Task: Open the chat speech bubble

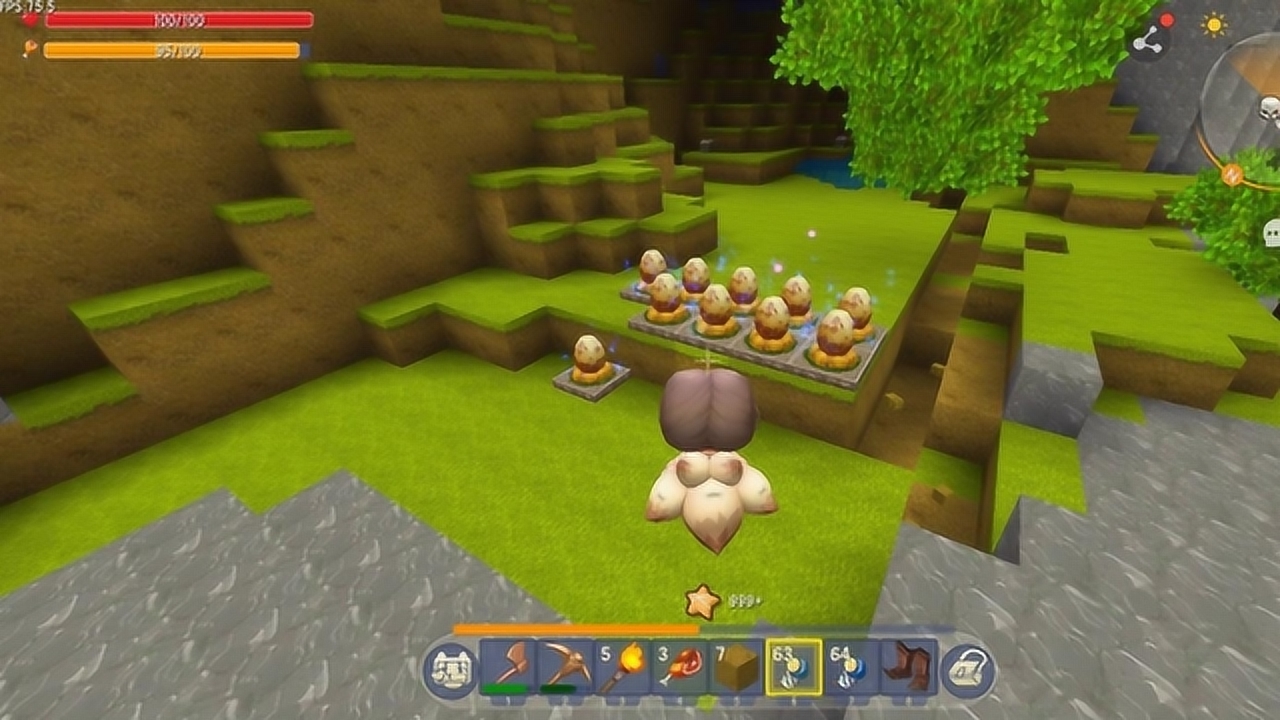Action: pyautogui.click(x=1272, y=235)
